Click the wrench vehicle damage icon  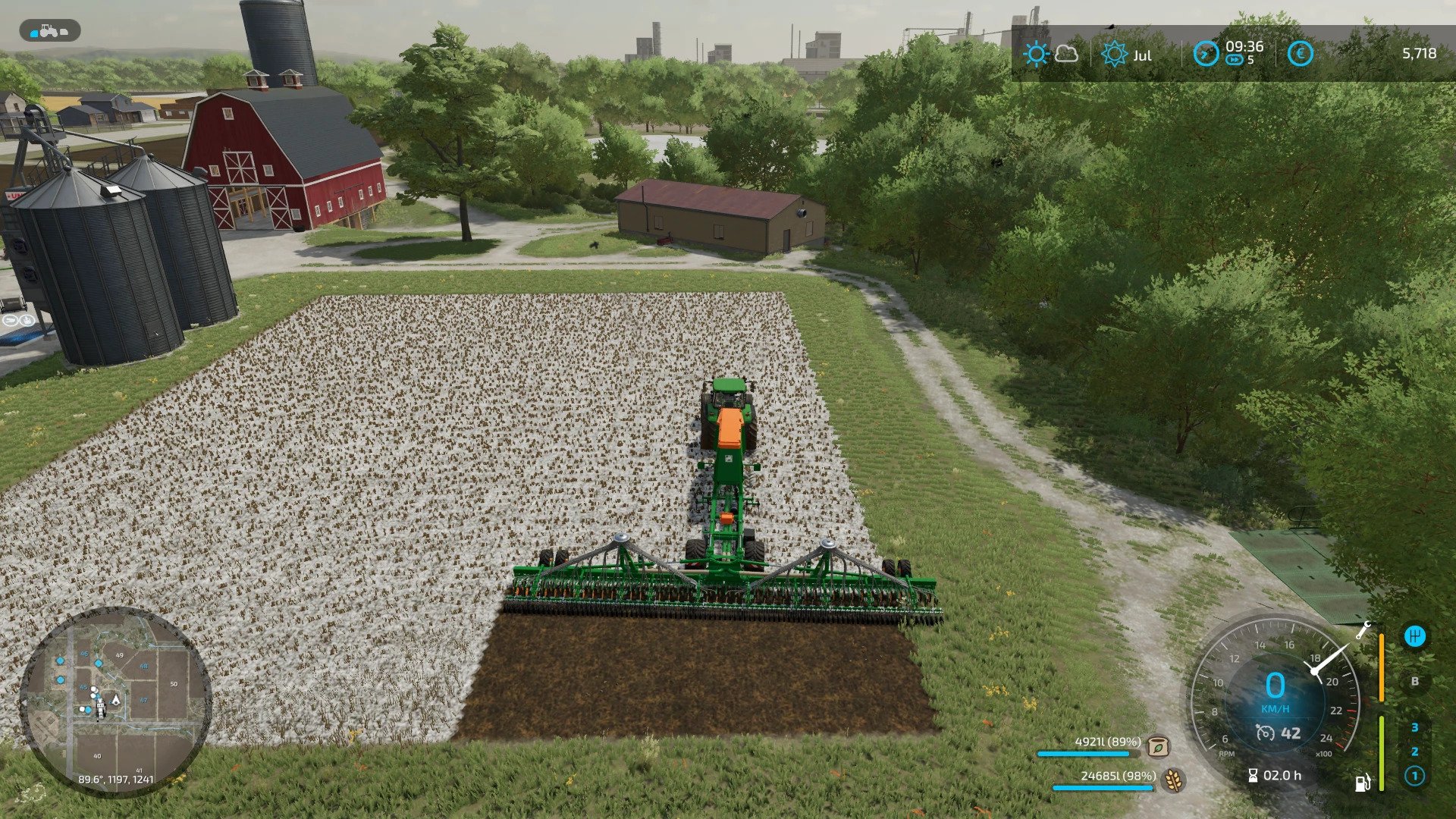[1363, 629]
